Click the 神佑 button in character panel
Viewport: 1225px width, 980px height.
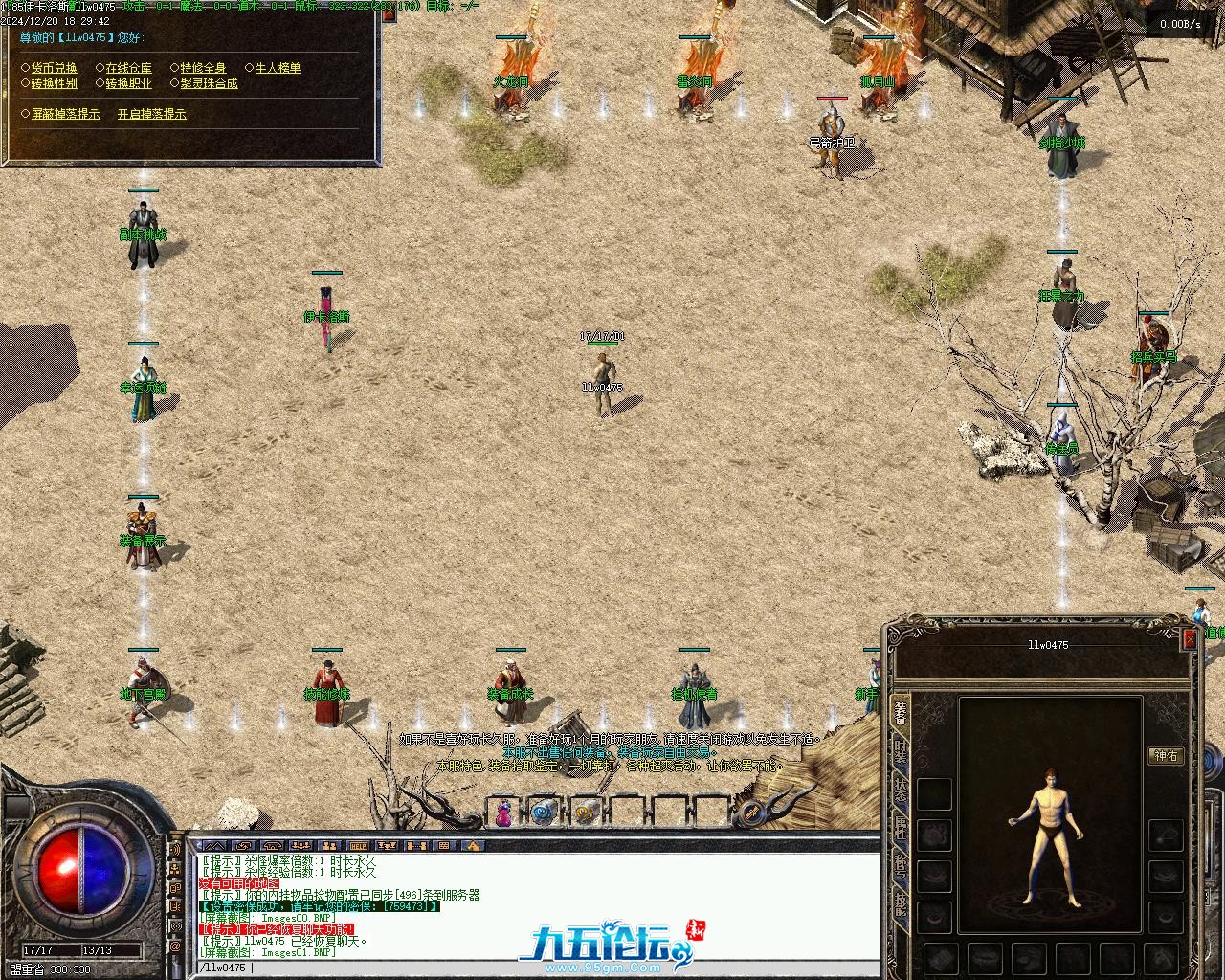tap(1166, 756)
